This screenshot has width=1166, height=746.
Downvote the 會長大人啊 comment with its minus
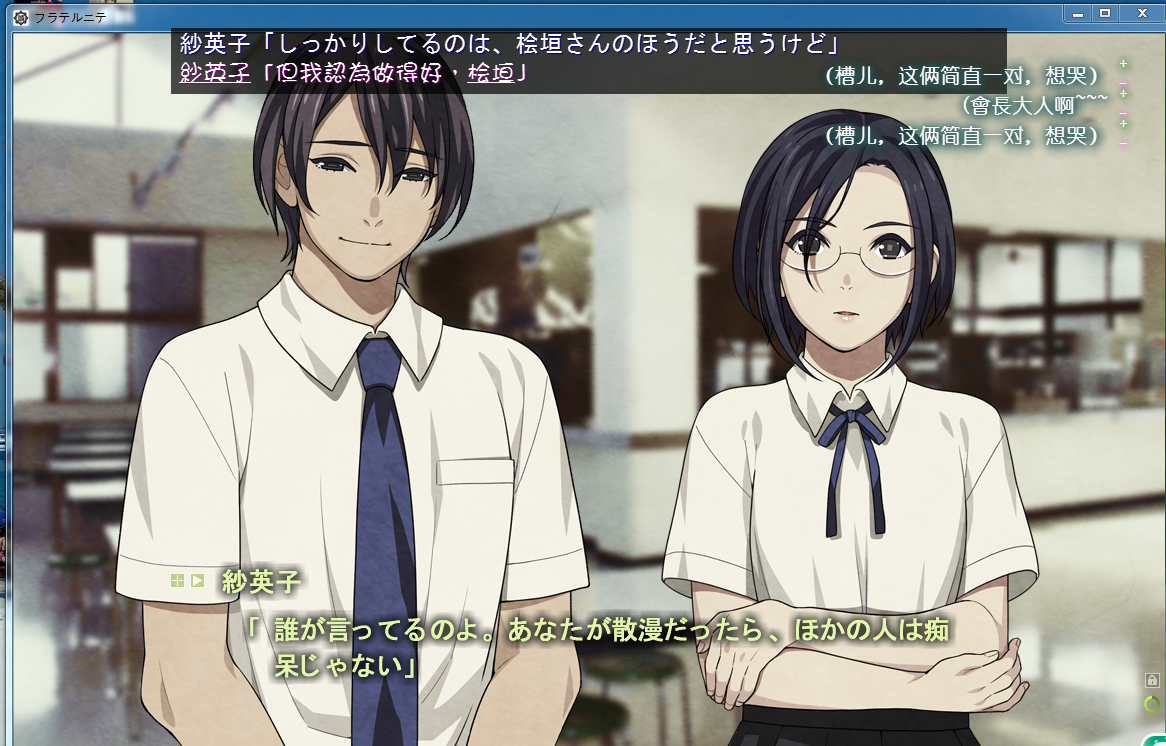tap(1123, 113)
